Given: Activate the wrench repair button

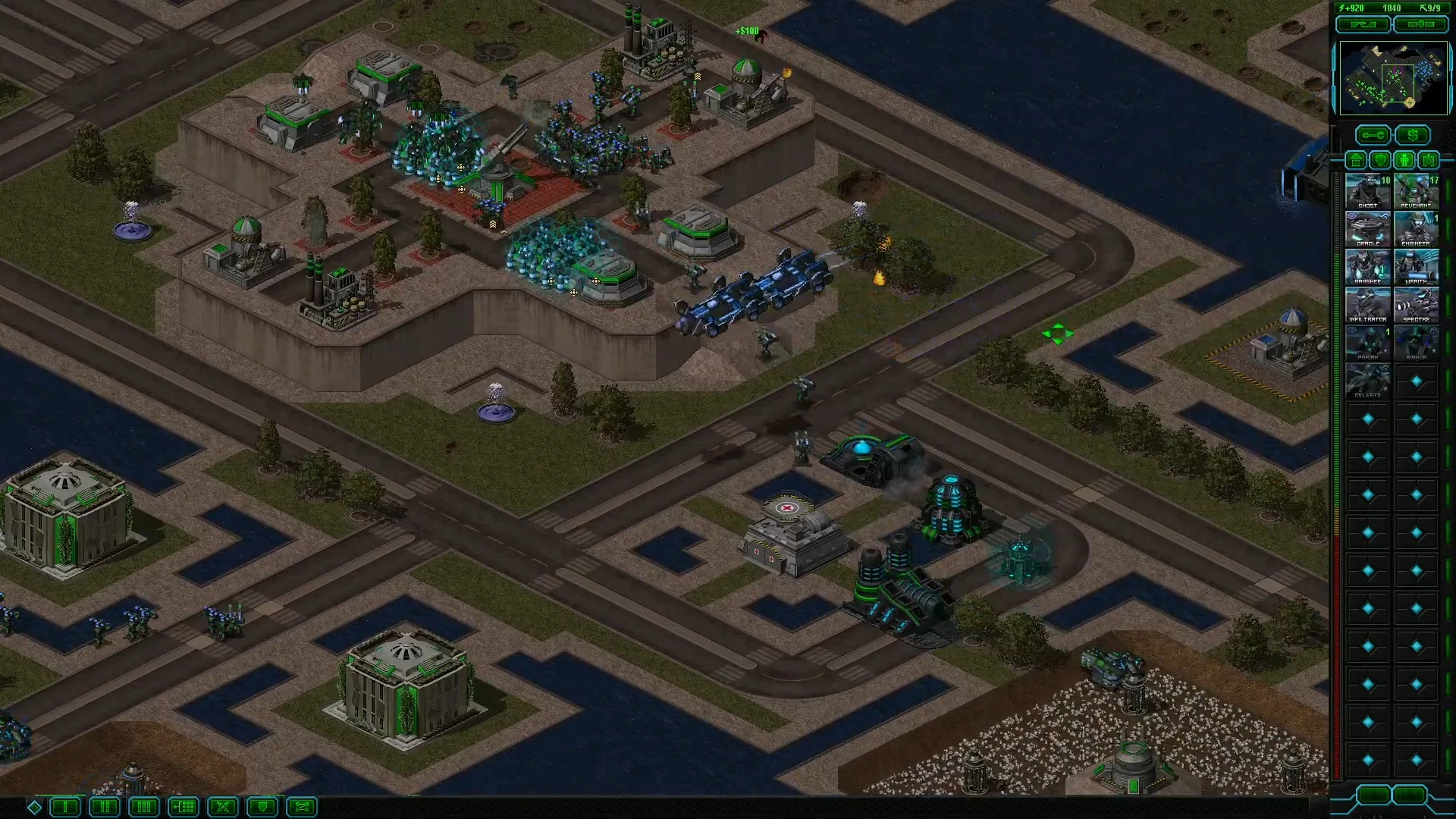Looking at the screenshot, I should tap(1373, 136).
